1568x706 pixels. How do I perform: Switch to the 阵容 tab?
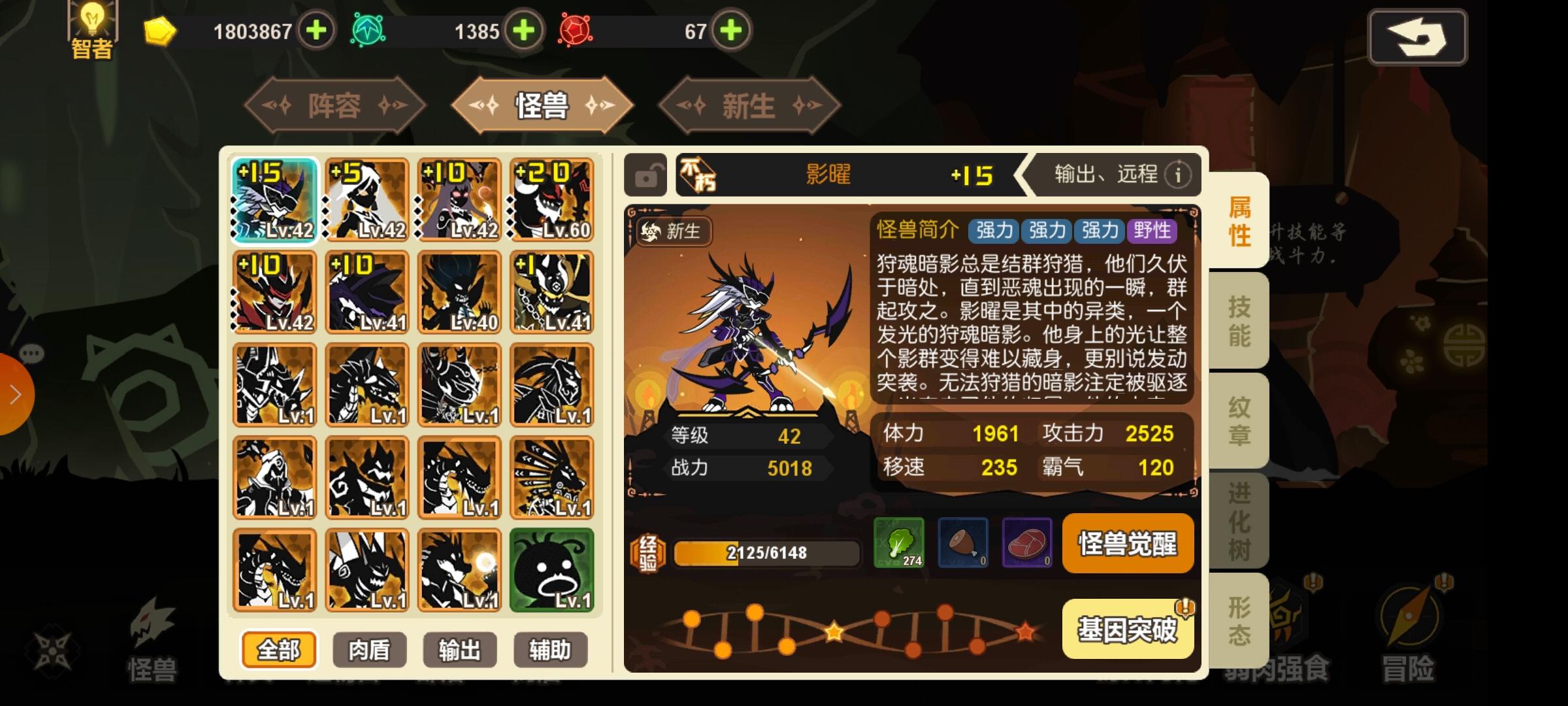tap(335, 106)
